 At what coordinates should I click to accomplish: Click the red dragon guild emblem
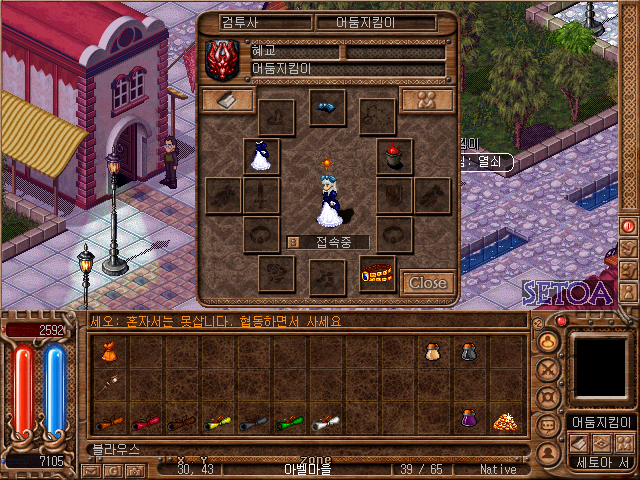[223, 59]
